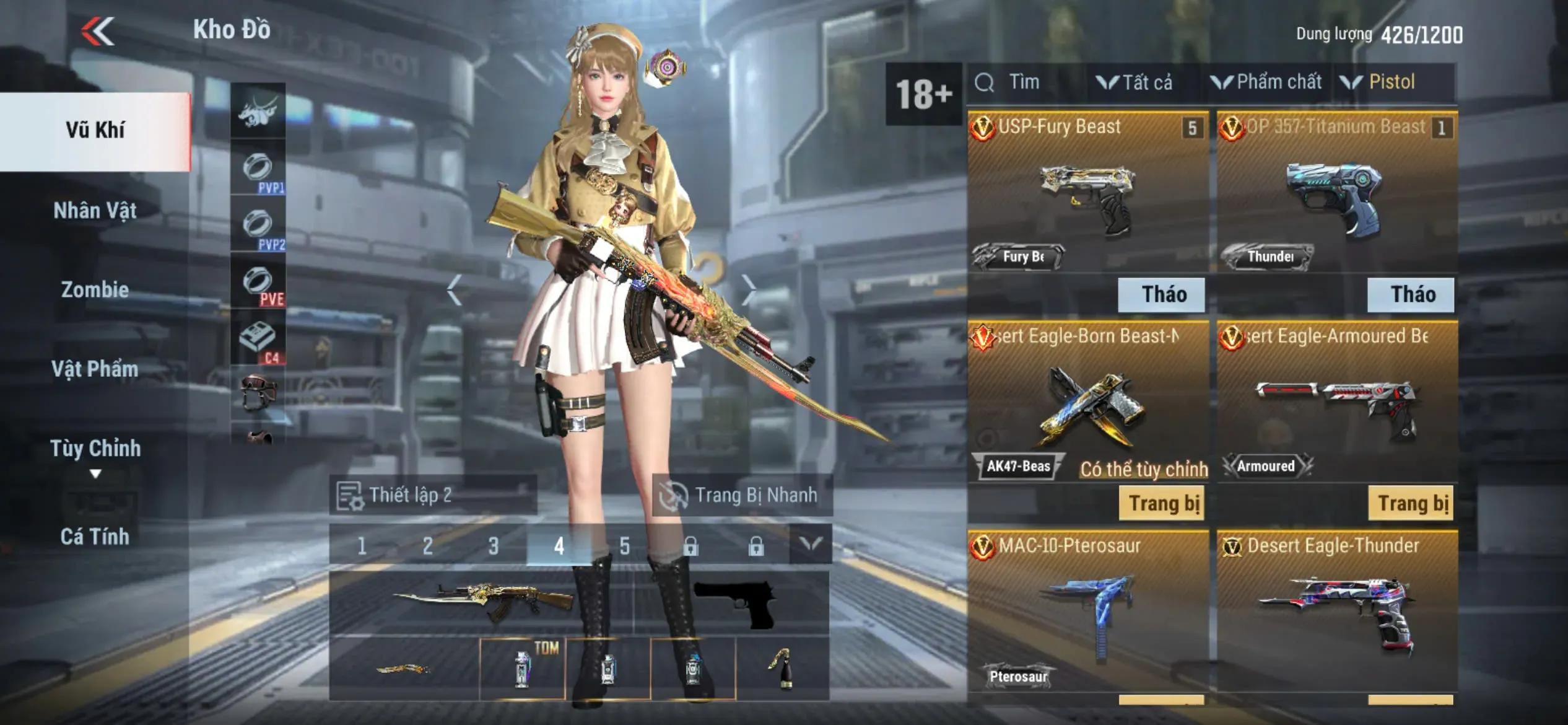Switch to the Zombie tab
This screenshot has height=725, width=1568.
[95, 289]
